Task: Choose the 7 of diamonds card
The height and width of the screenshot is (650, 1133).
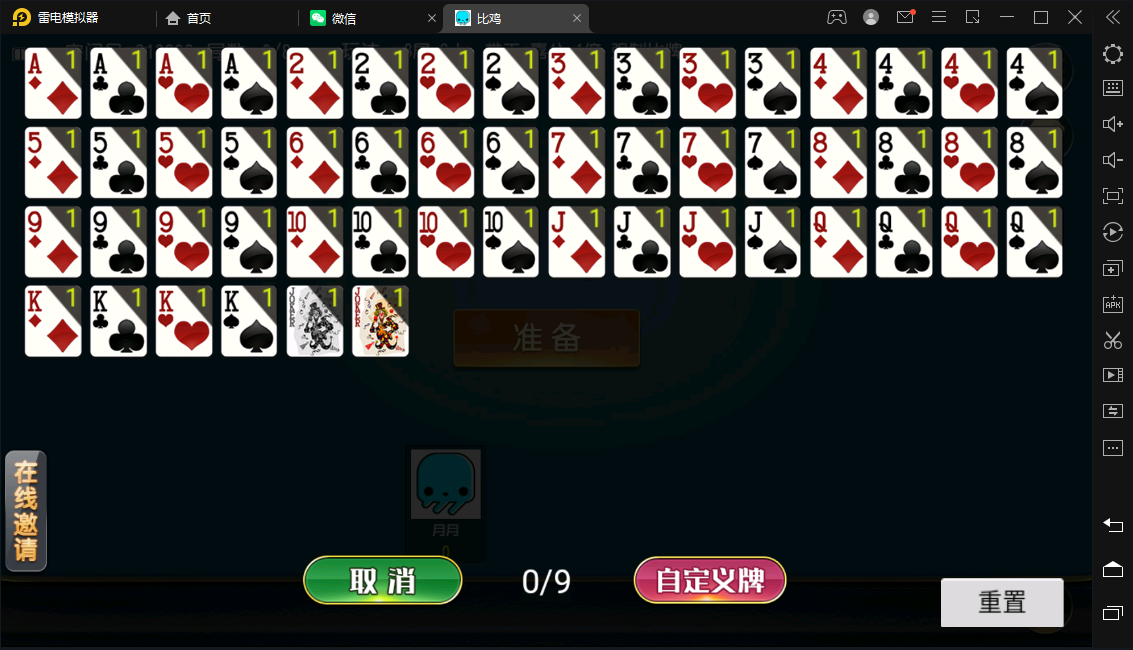Action: [x=577, y=163]
